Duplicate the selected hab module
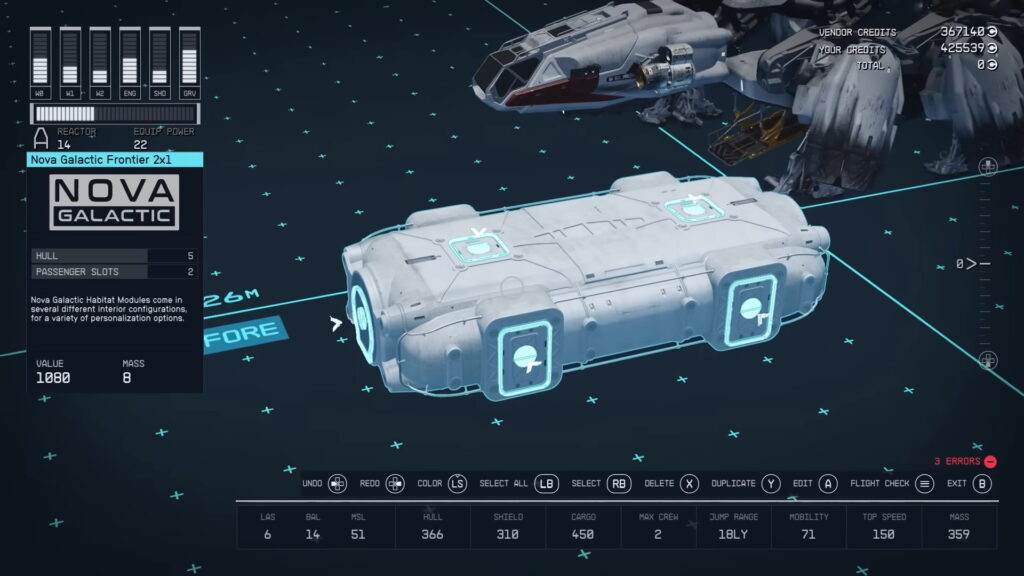Screen dimensions: 1024x576 [x=733, y=484]
